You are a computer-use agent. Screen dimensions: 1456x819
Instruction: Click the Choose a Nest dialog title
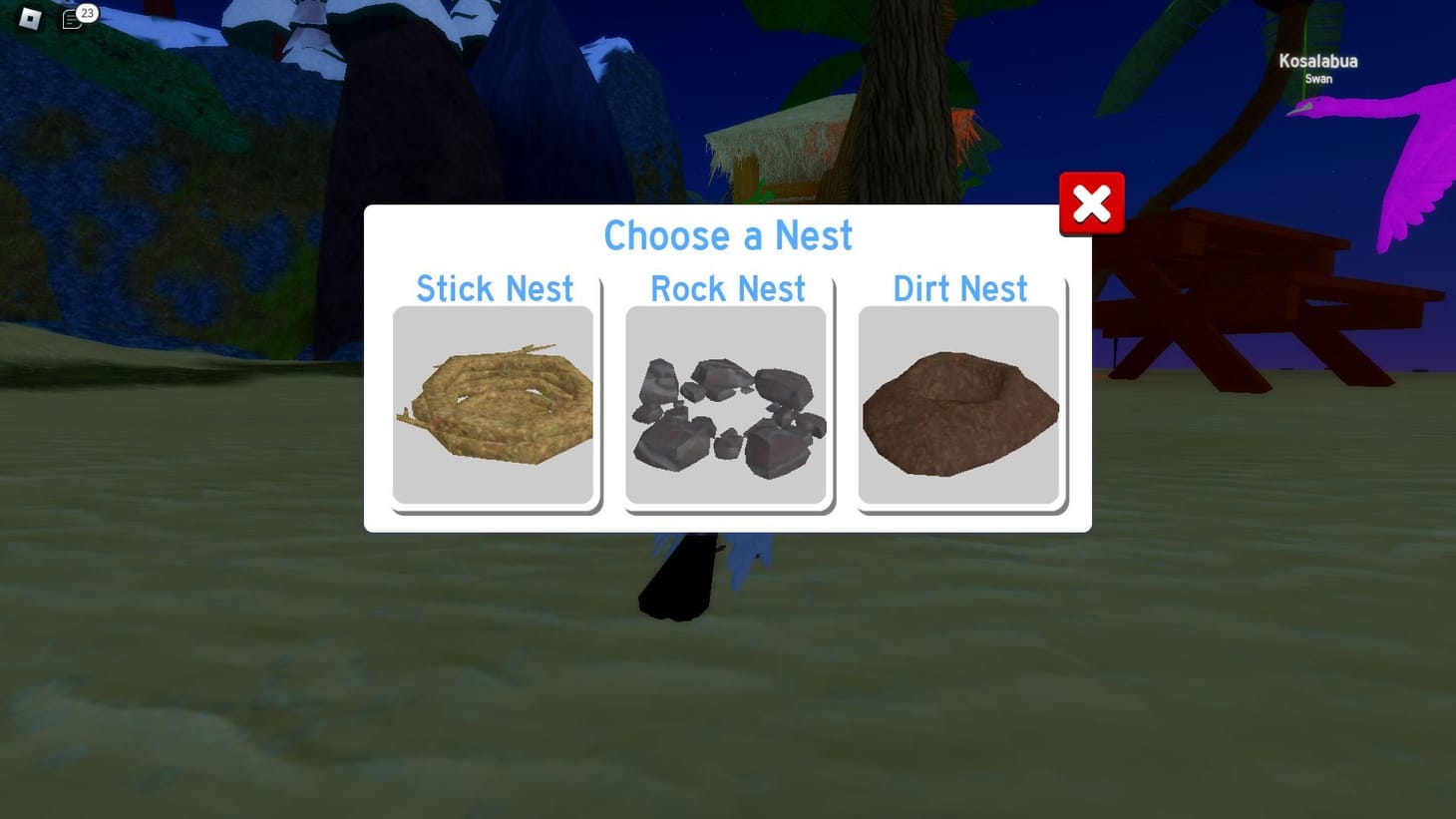point(728,236)
